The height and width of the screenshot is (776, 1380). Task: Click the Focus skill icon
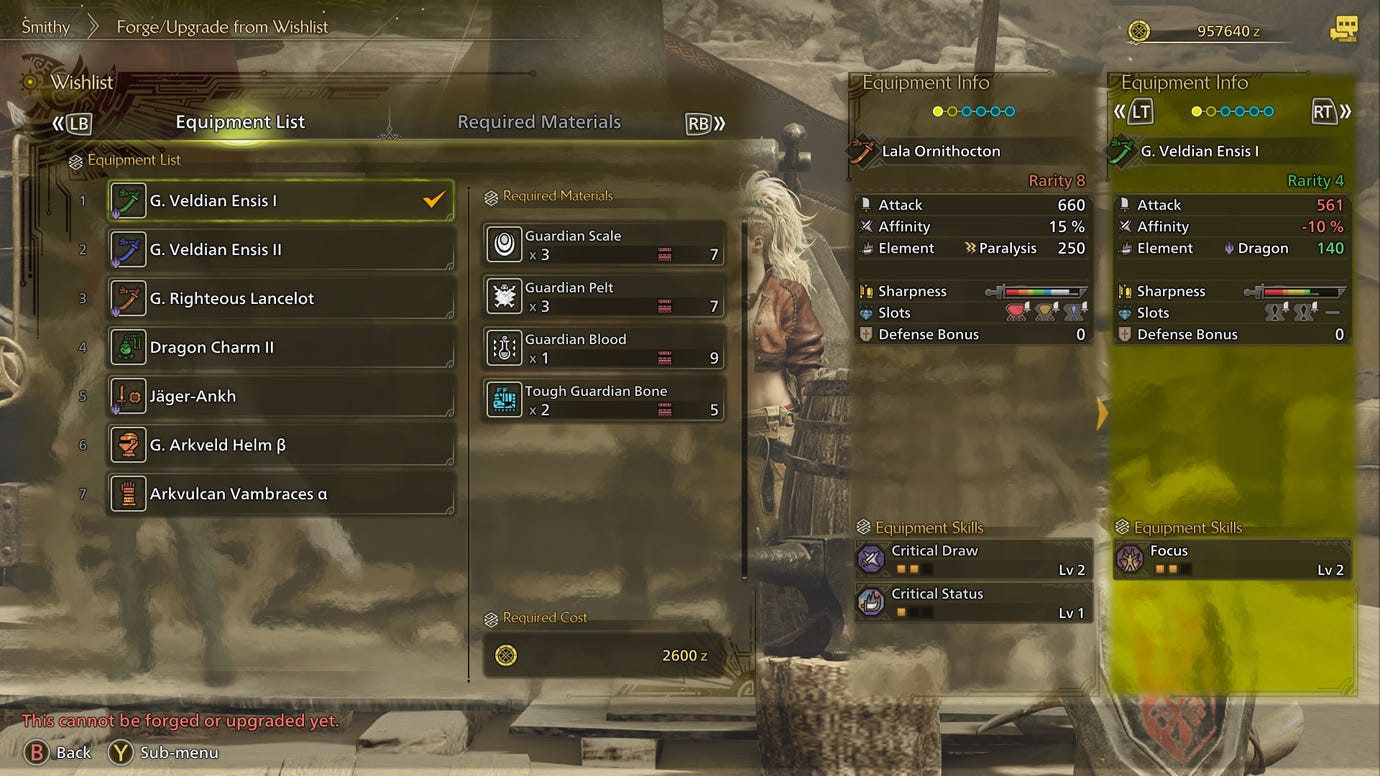[1129, 558]
